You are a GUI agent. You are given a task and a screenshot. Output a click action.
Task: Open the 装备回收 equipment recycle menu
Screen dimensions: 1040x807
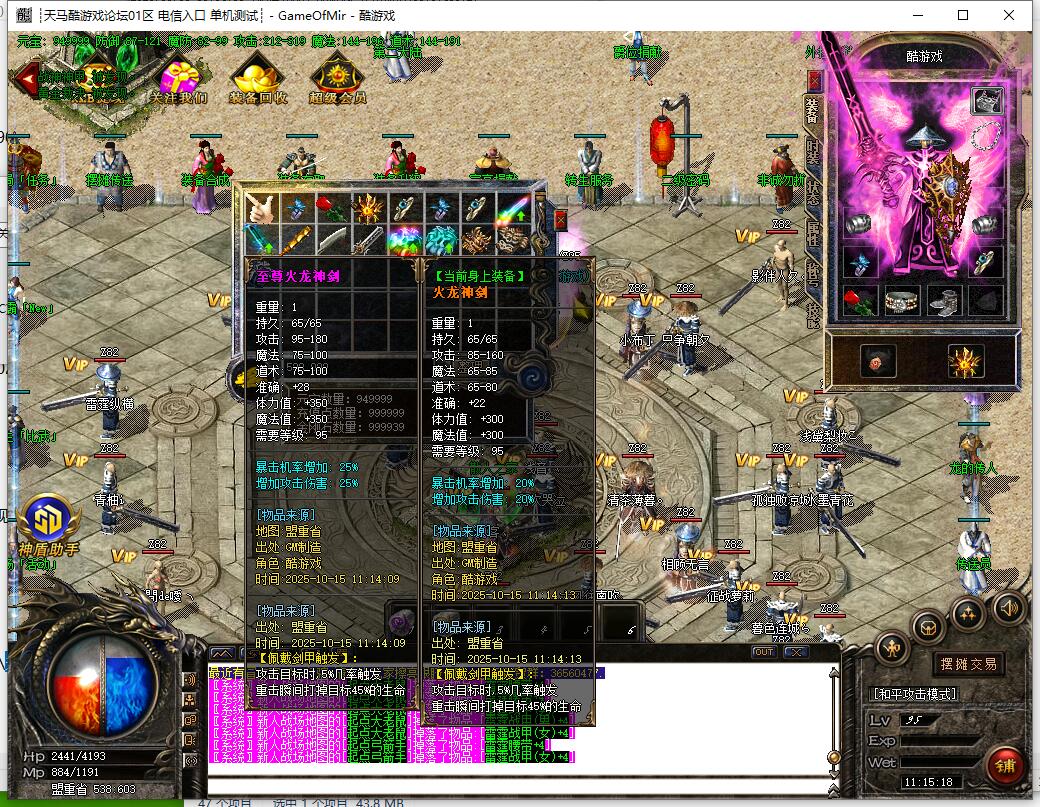click(258, 78)
